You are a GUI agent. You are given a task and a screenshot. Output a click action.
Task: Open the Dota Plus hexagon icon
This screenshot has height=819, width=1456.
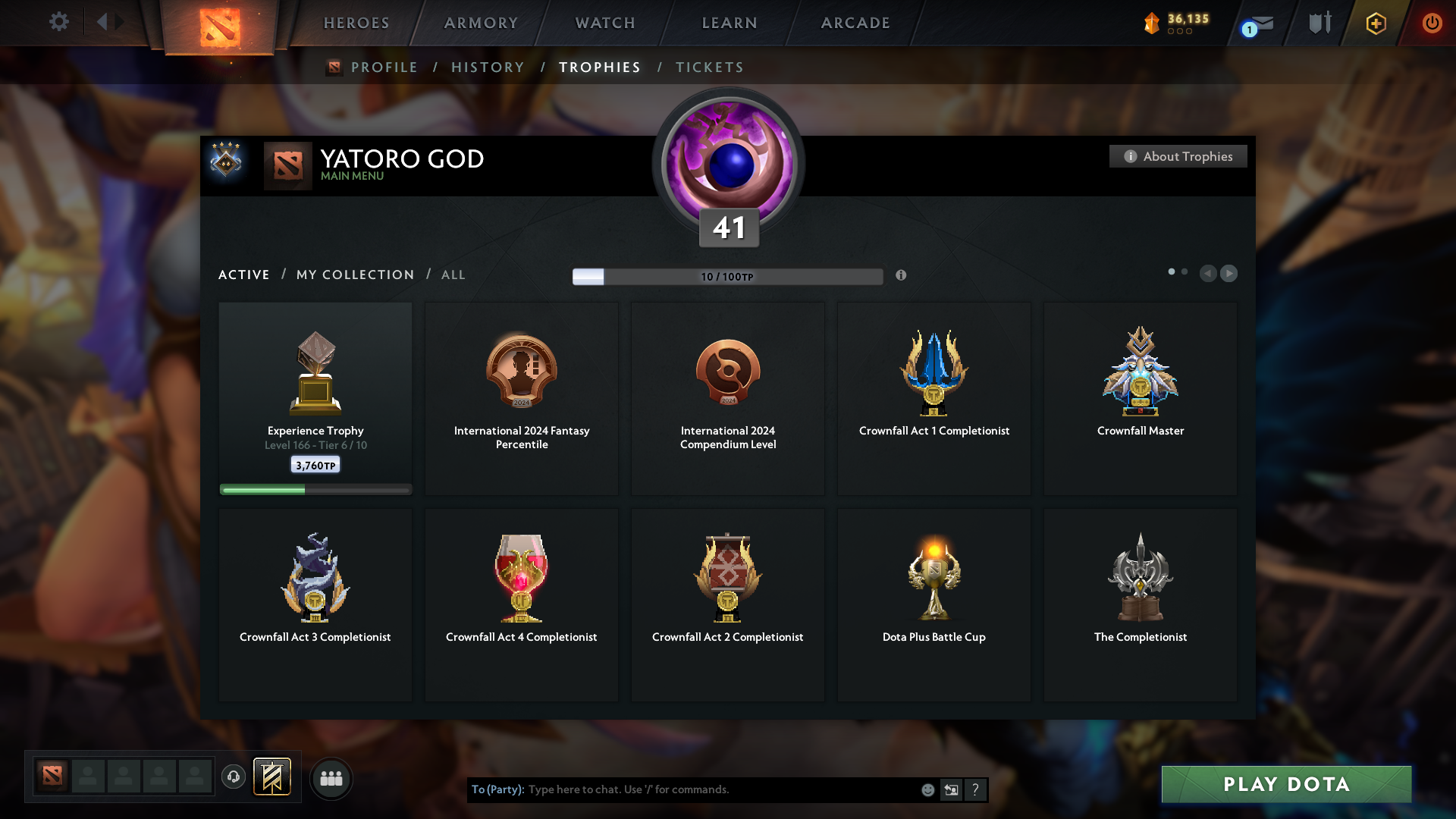click(1375, 23)
